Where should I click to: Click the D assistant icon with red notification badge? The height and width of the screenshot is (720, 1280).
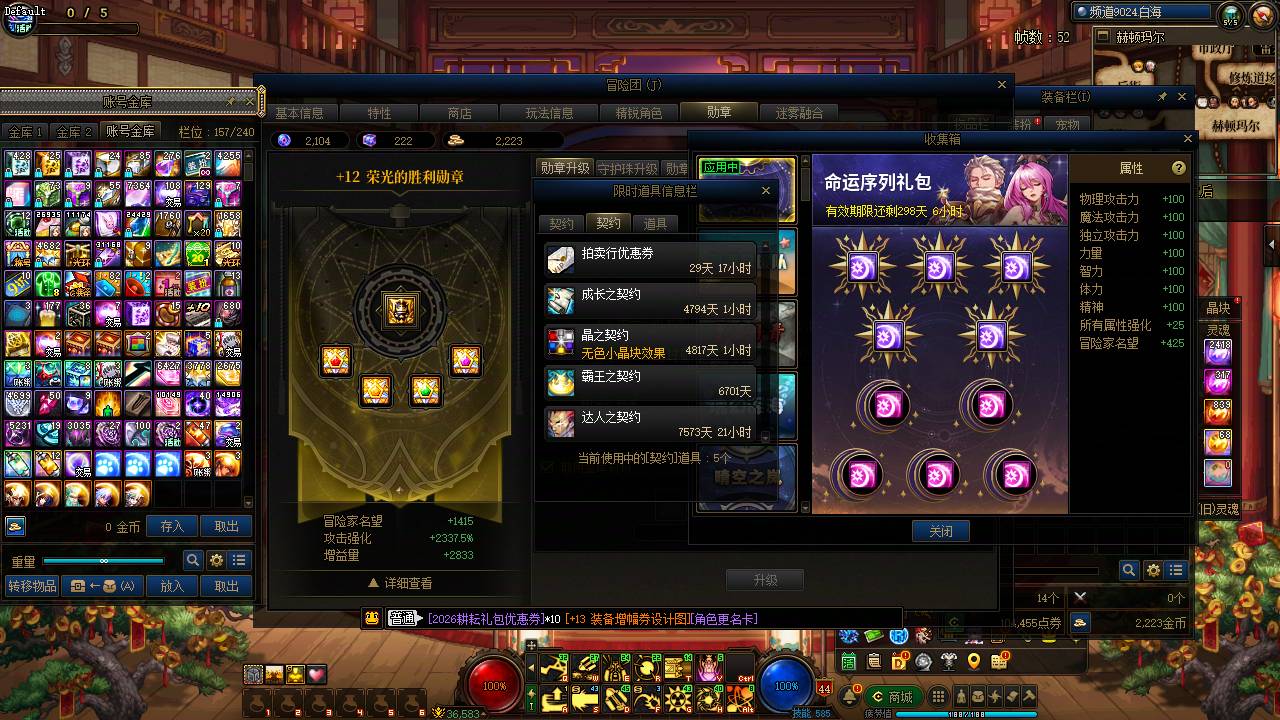tap(900, 663)
